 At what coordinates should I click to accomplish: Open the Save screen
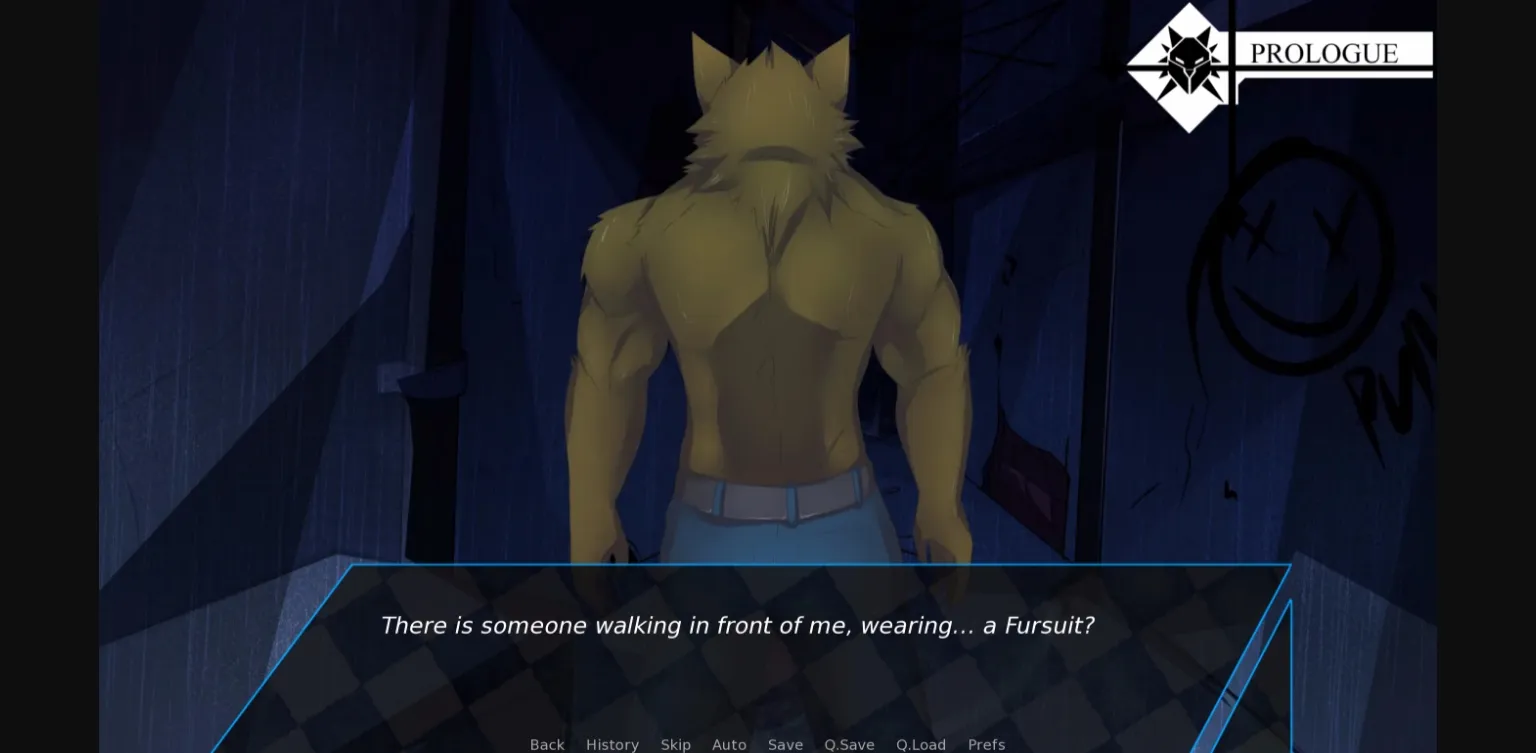(785, 744)
